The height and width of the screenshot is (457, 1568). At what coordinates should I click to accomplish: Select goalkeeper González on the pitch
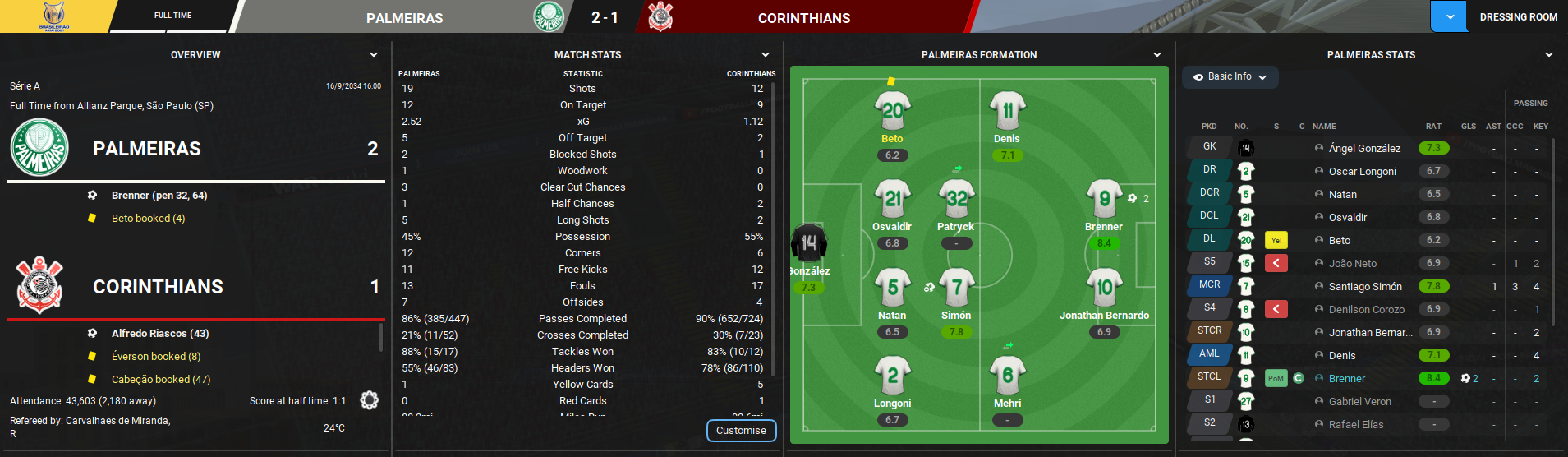click(x=809, y=243)
